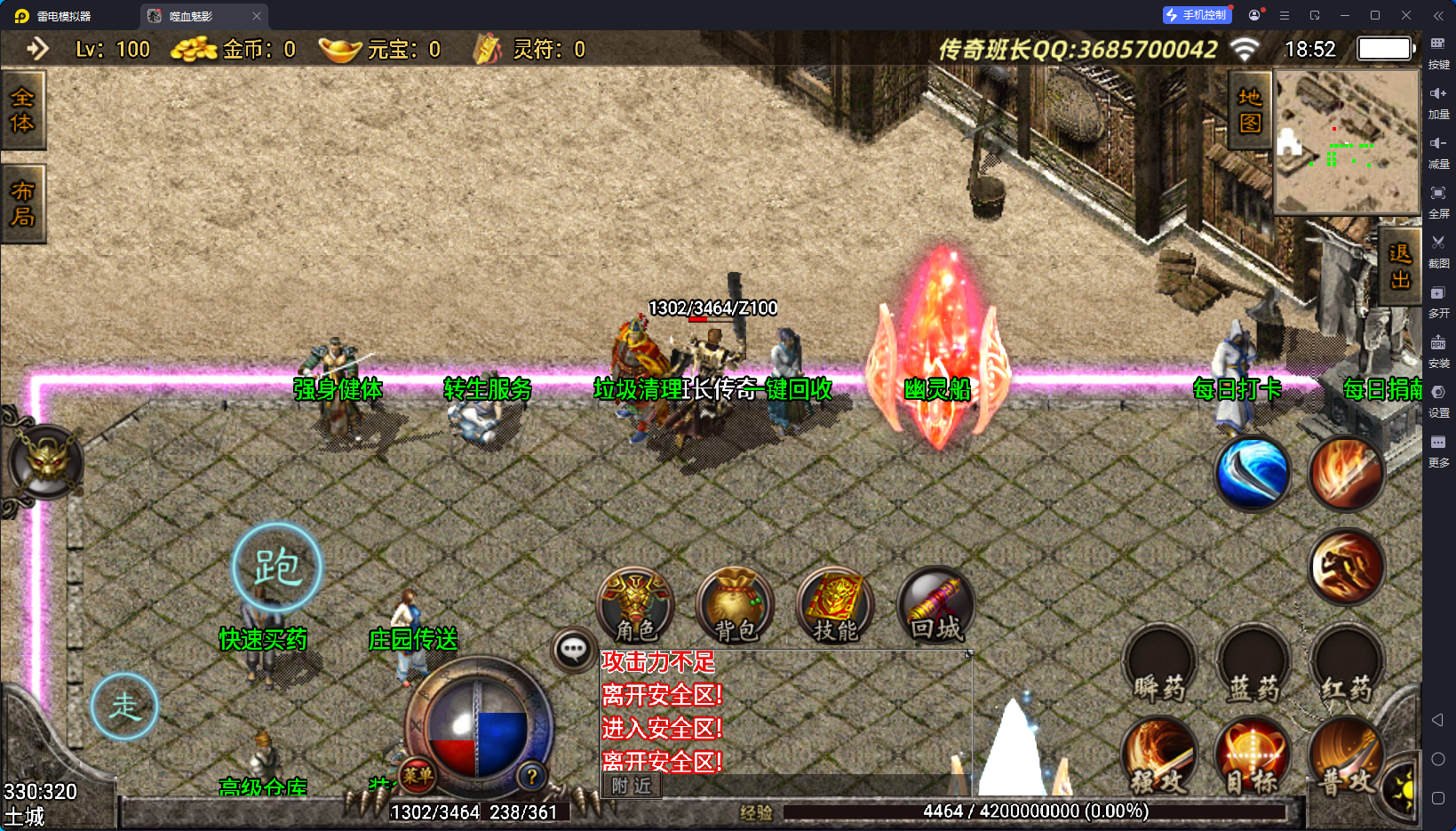Image resolution: width=1456 pixels, height=831 pixels.
Task: Open the 角色 character panel
Action: pos(635,605)
